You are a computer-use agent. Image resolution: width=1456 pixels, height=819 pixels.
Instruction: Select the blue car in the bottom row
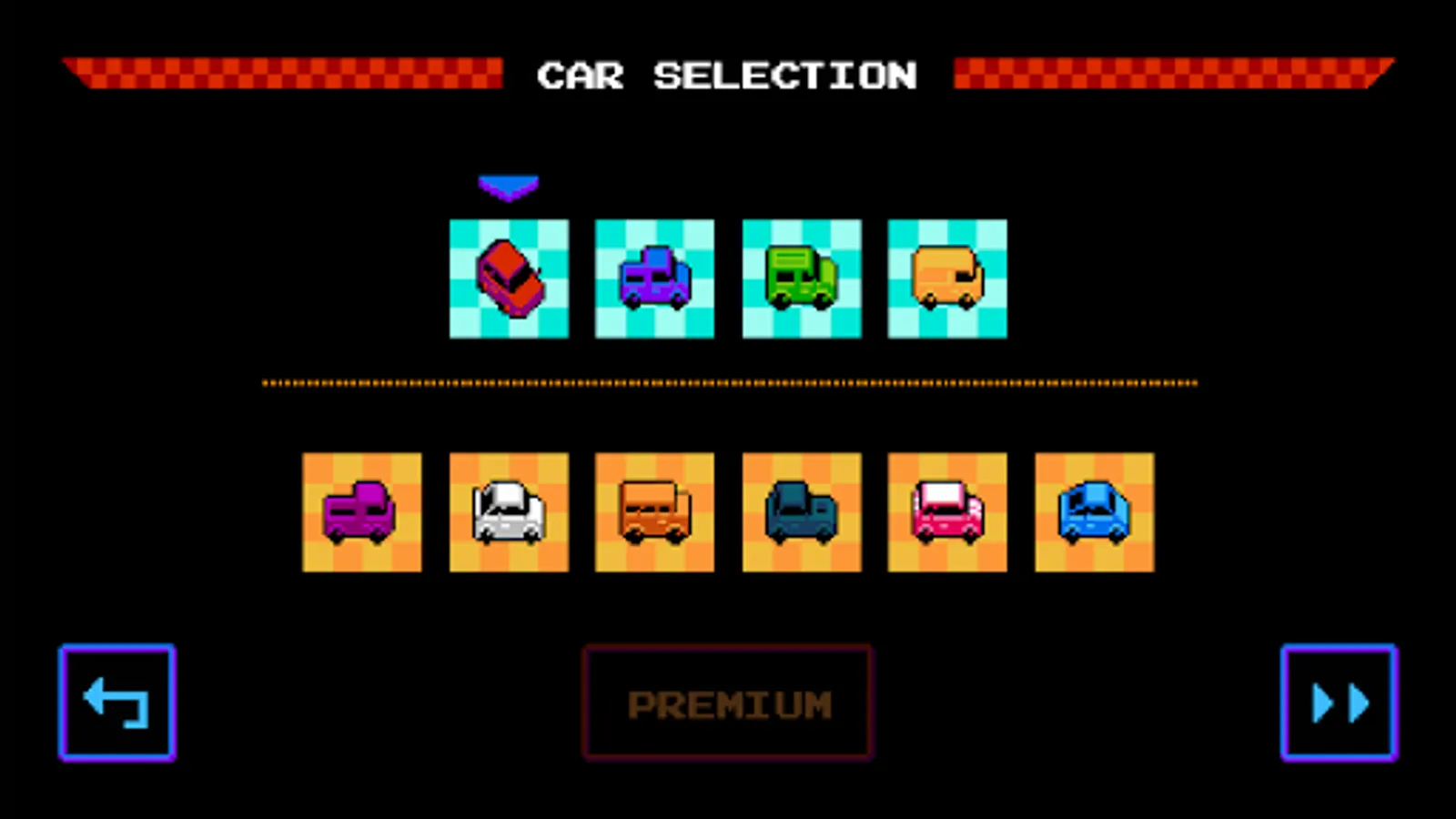[1093, 511]
